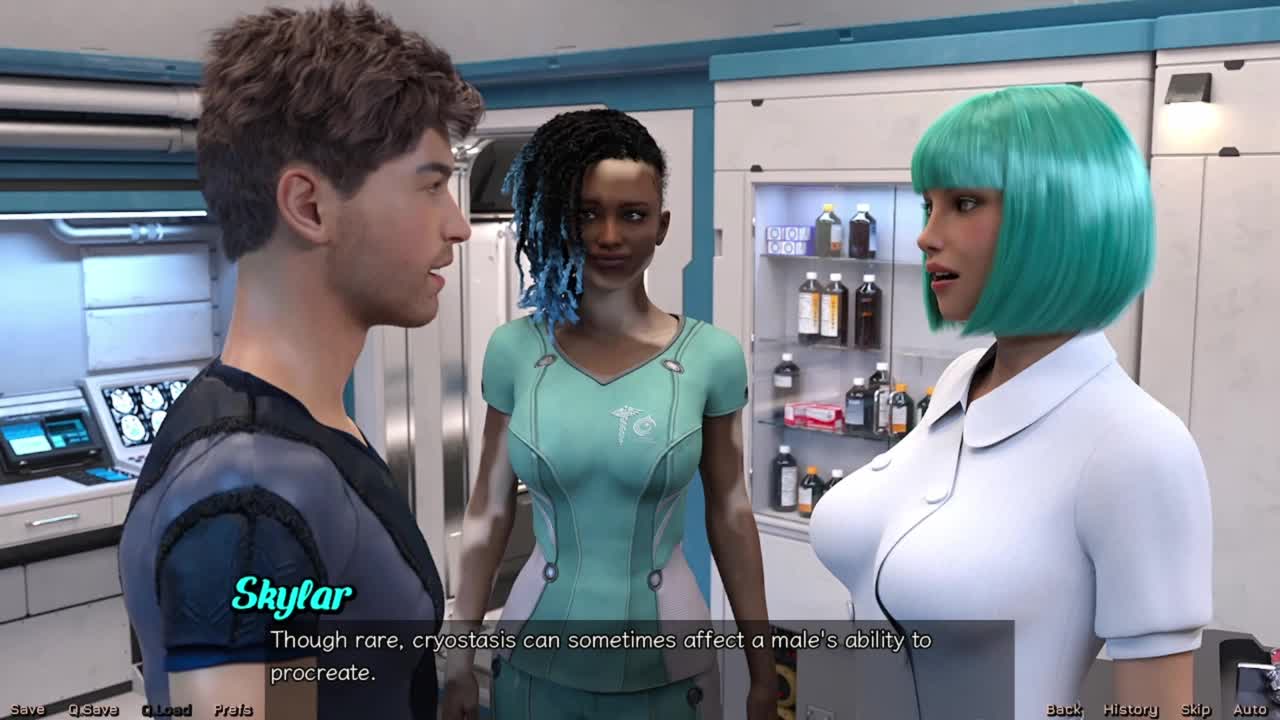1280x720 pixels.
Task: Quick load with Q.Load
Action: 166,710
